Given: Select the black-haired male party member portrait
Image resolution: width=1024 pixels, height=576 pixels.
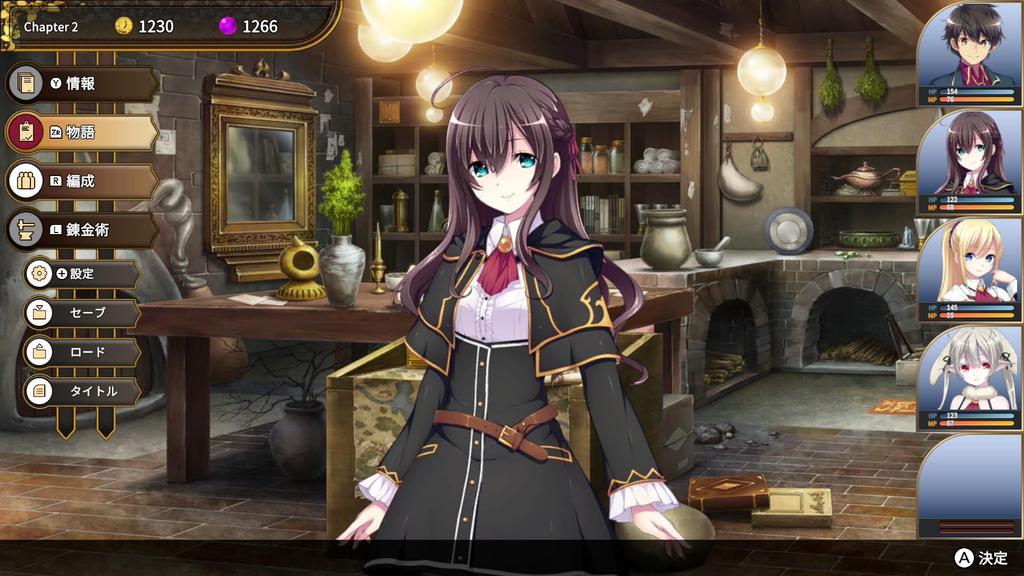Looking at the screenshot, I should pyautogui.click(x=969, y=53).
